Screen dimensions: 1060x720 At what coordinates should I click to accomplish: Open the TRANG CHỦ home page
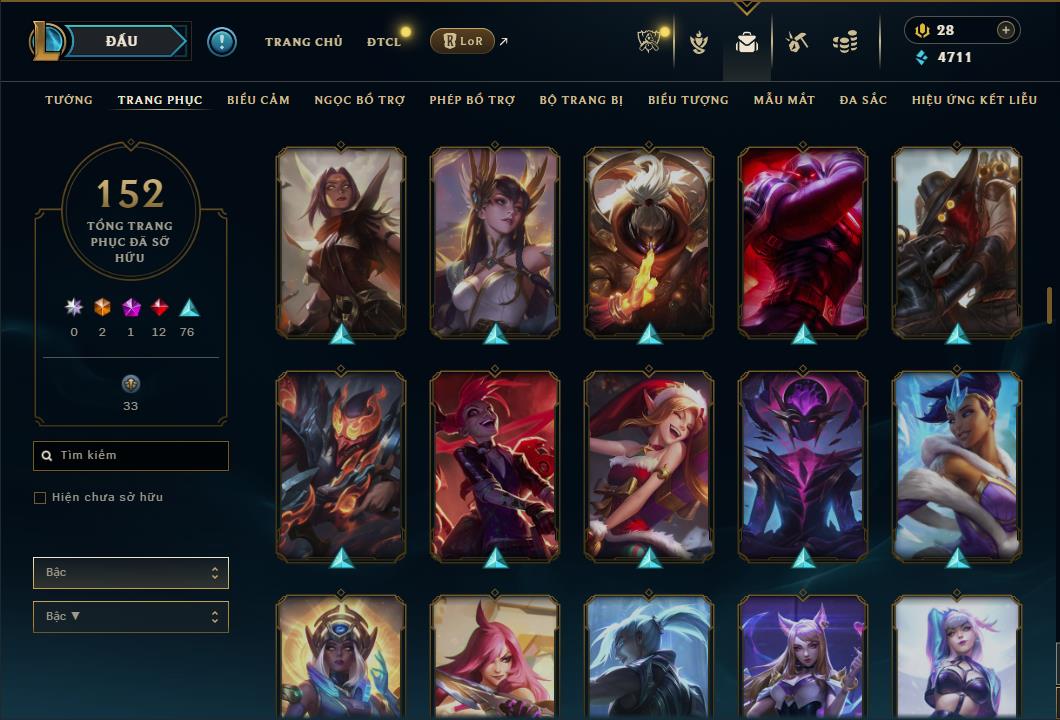303,42
